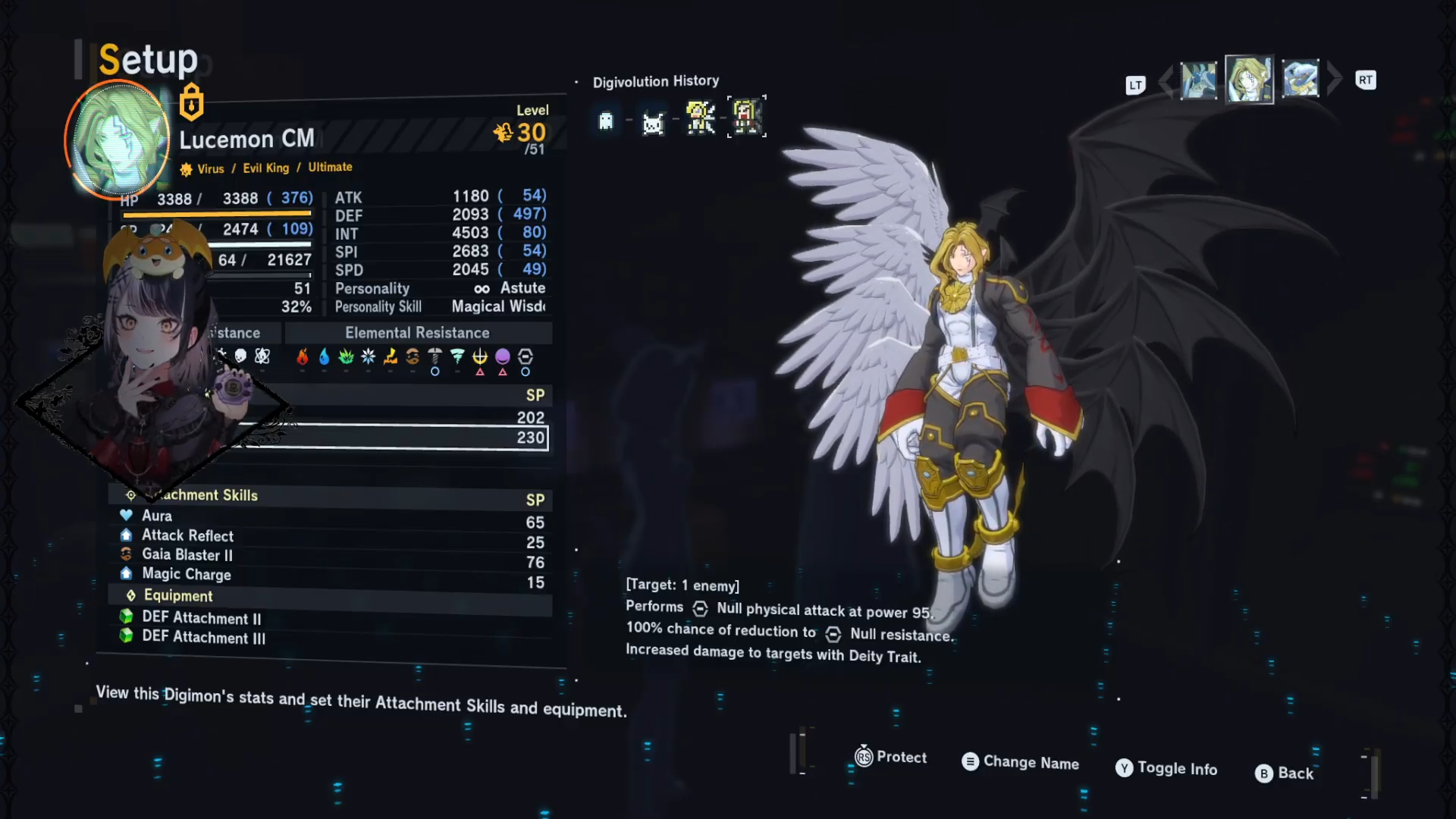Pick the Magic Charge attachment skill
The width and height of the screenshot is (1456, 819).
(x=186, y=575)
